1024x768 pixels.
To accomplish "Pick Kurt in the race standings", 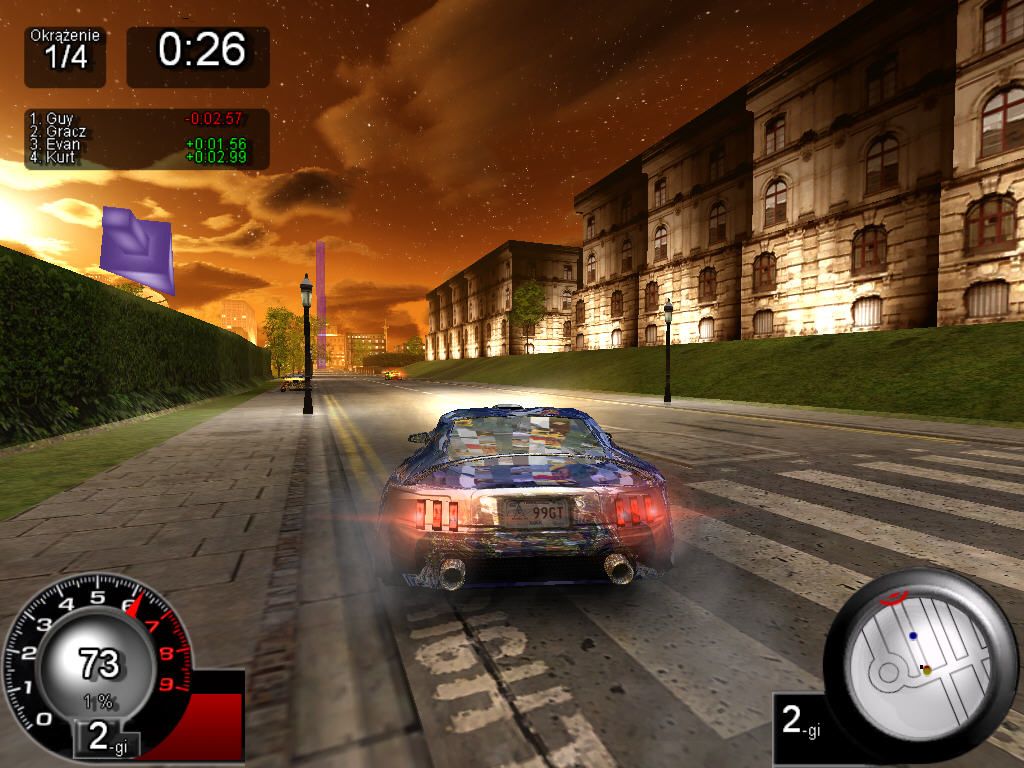I will click(x=60, y=158).
